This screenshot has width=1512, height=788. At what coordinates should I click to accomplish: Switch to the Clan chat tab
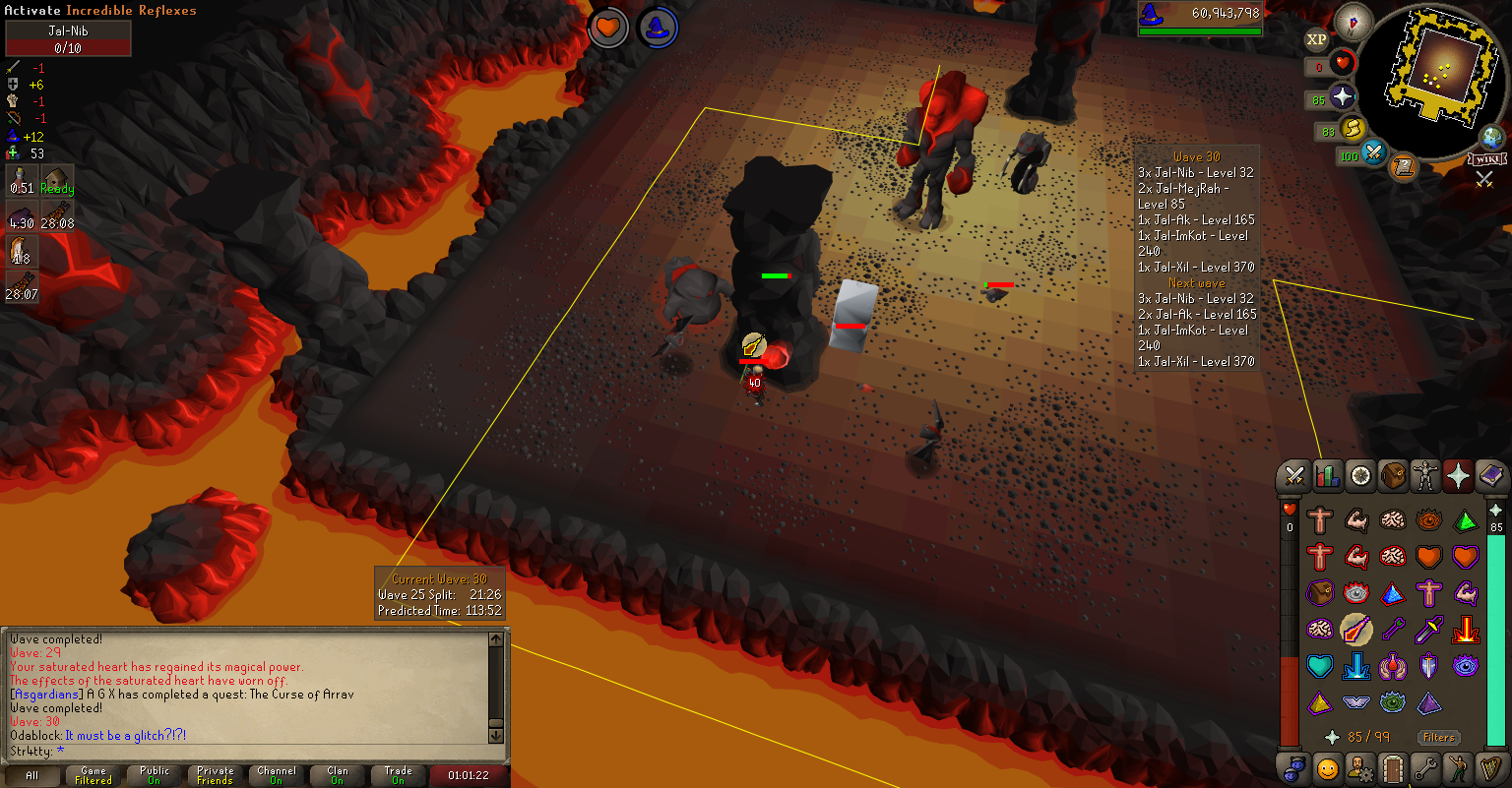(338, 775)
